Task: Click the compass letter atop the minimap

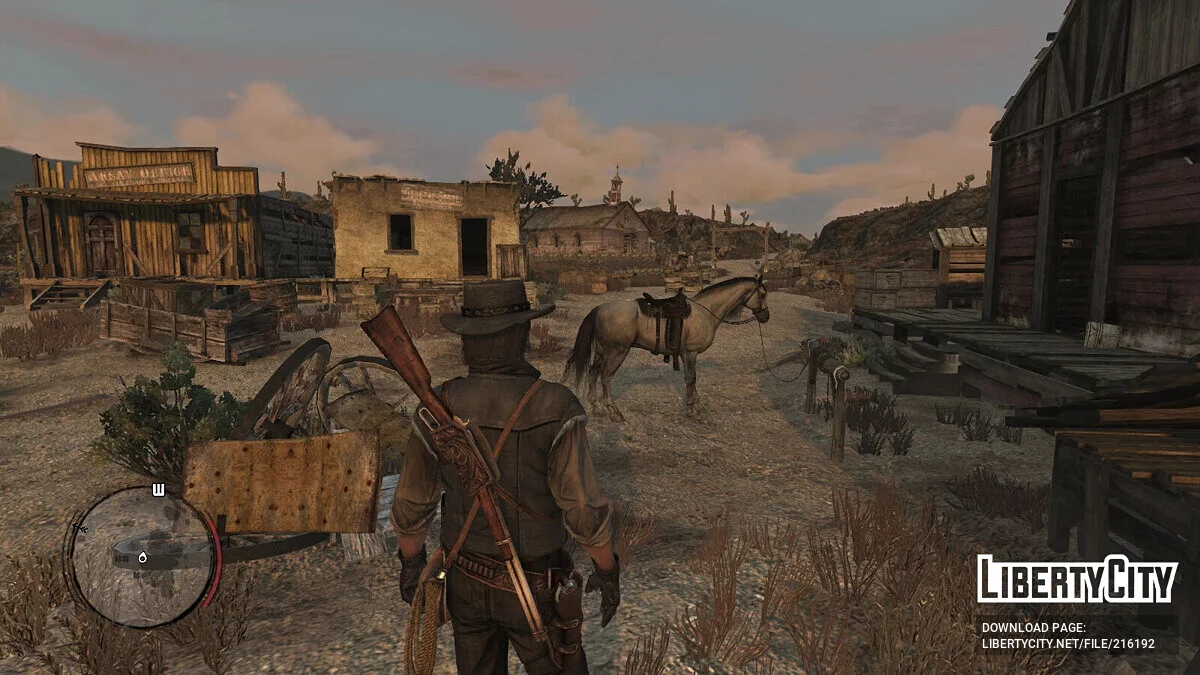Action: click(158, 489)
